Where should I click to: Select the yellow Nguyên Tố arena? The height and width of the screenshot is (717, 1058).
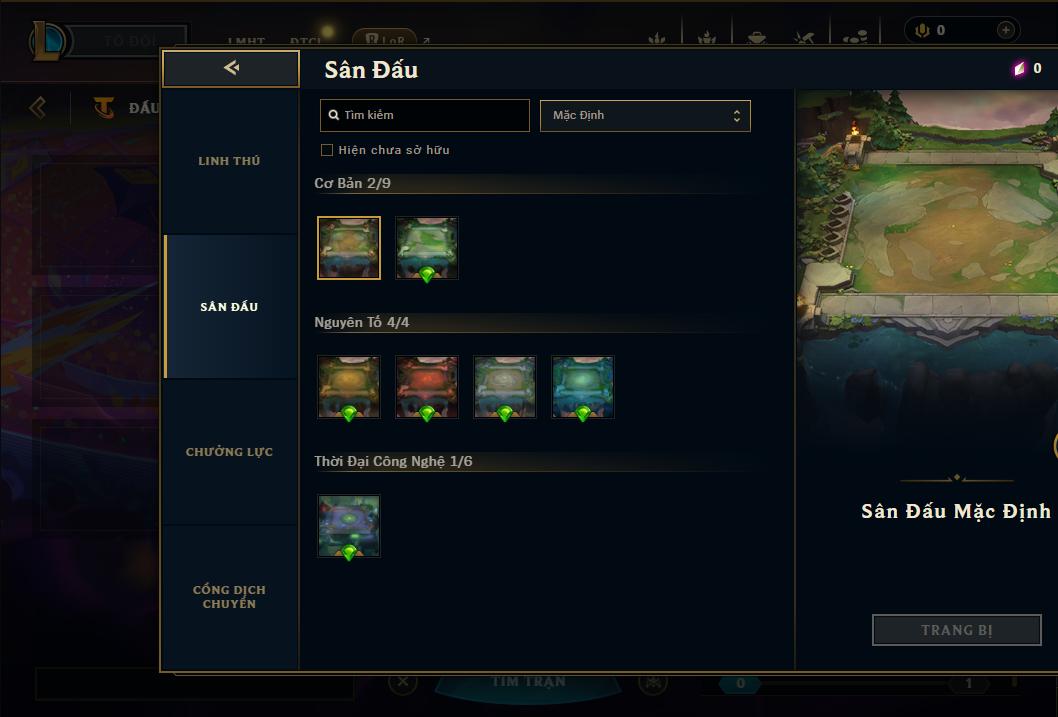pyautogui.click(x=349, y=387)
